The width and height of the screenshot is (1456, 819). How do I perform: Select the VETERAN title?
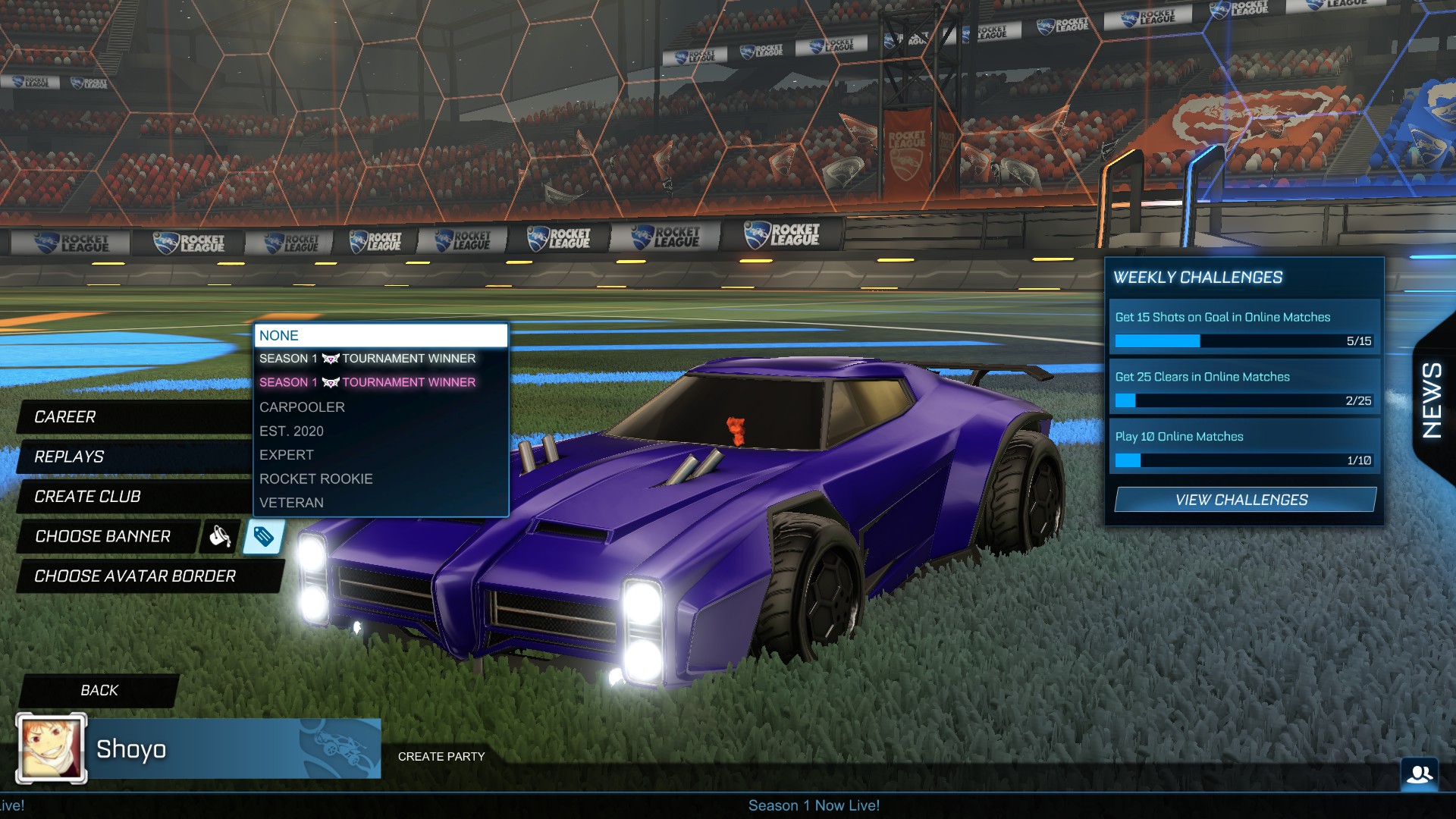point(292,502)
